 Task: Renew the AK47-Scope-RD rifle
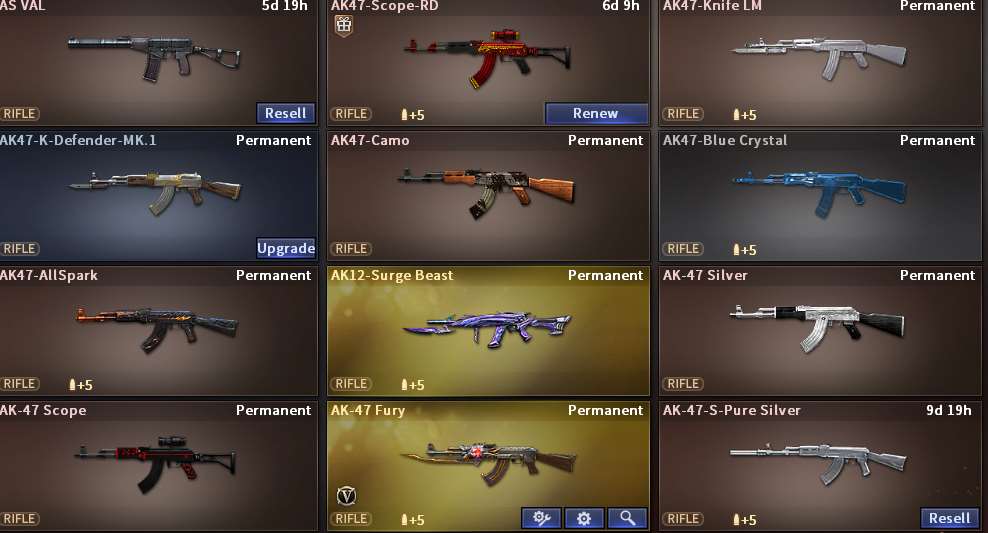tap(596, 113)
